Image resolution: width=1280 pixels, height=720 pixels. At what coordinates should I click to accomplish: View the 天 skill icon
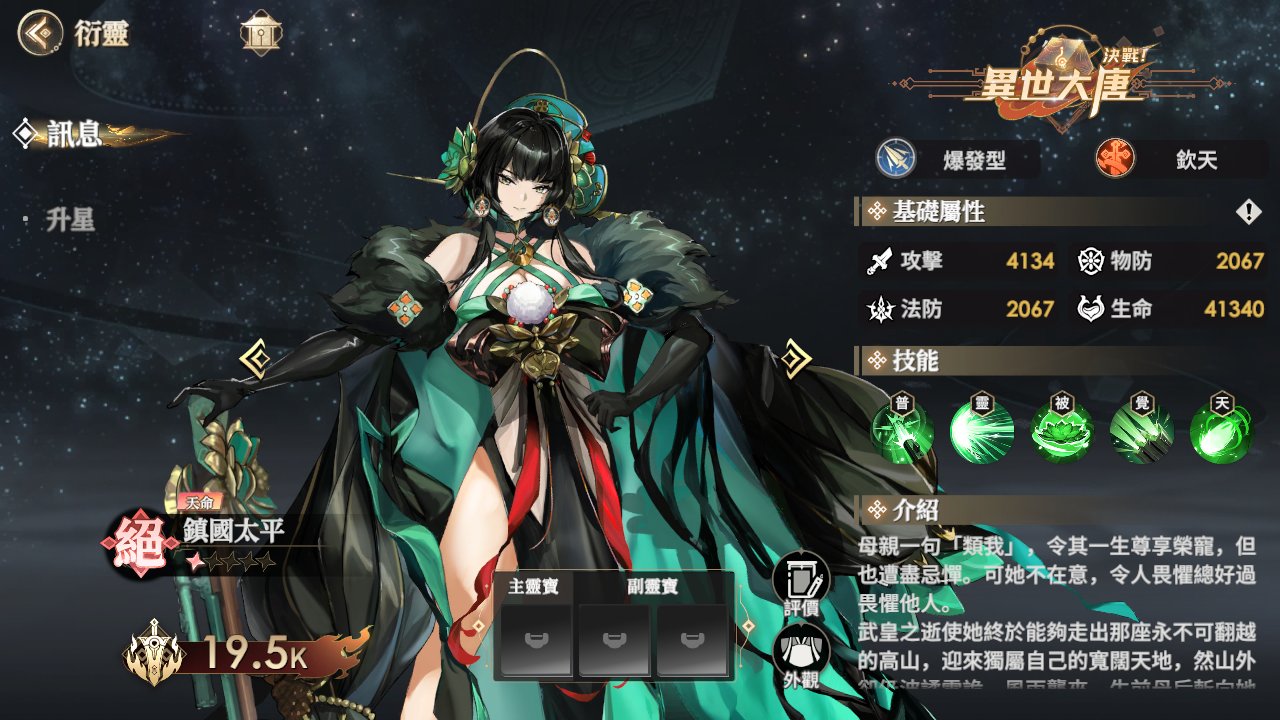[x=1221, y=432]
